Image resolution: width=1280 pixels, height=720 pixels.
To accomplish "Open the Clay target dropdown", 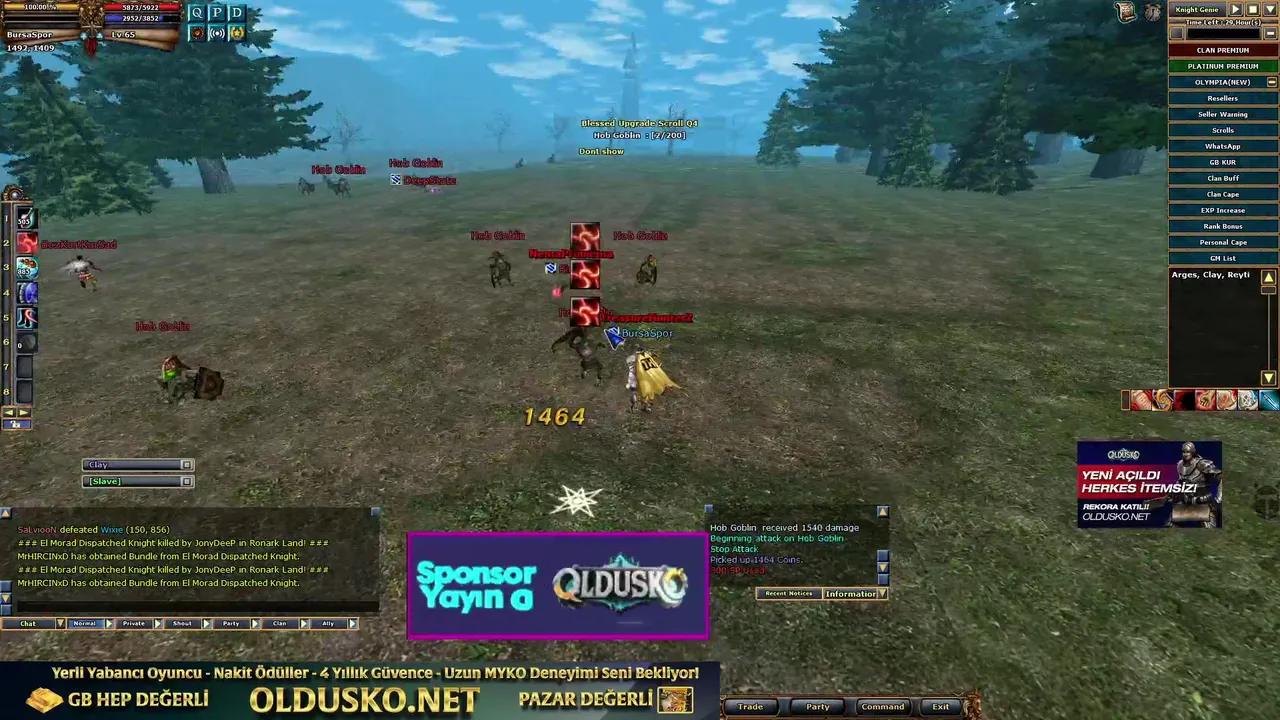I will [x=186, y=464].
